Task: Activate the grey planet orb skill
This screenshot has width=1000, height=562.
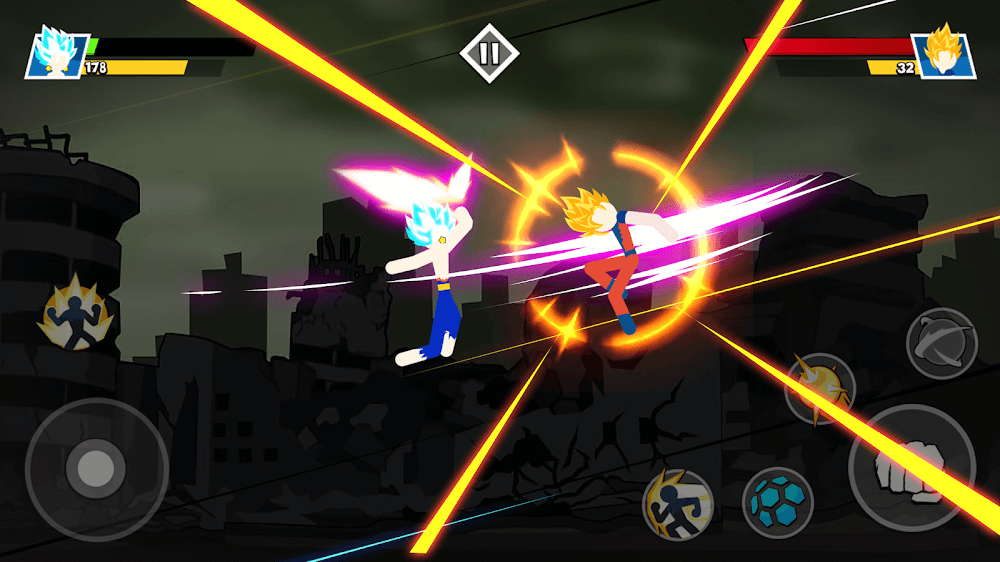Action: (x=941, y=343)
